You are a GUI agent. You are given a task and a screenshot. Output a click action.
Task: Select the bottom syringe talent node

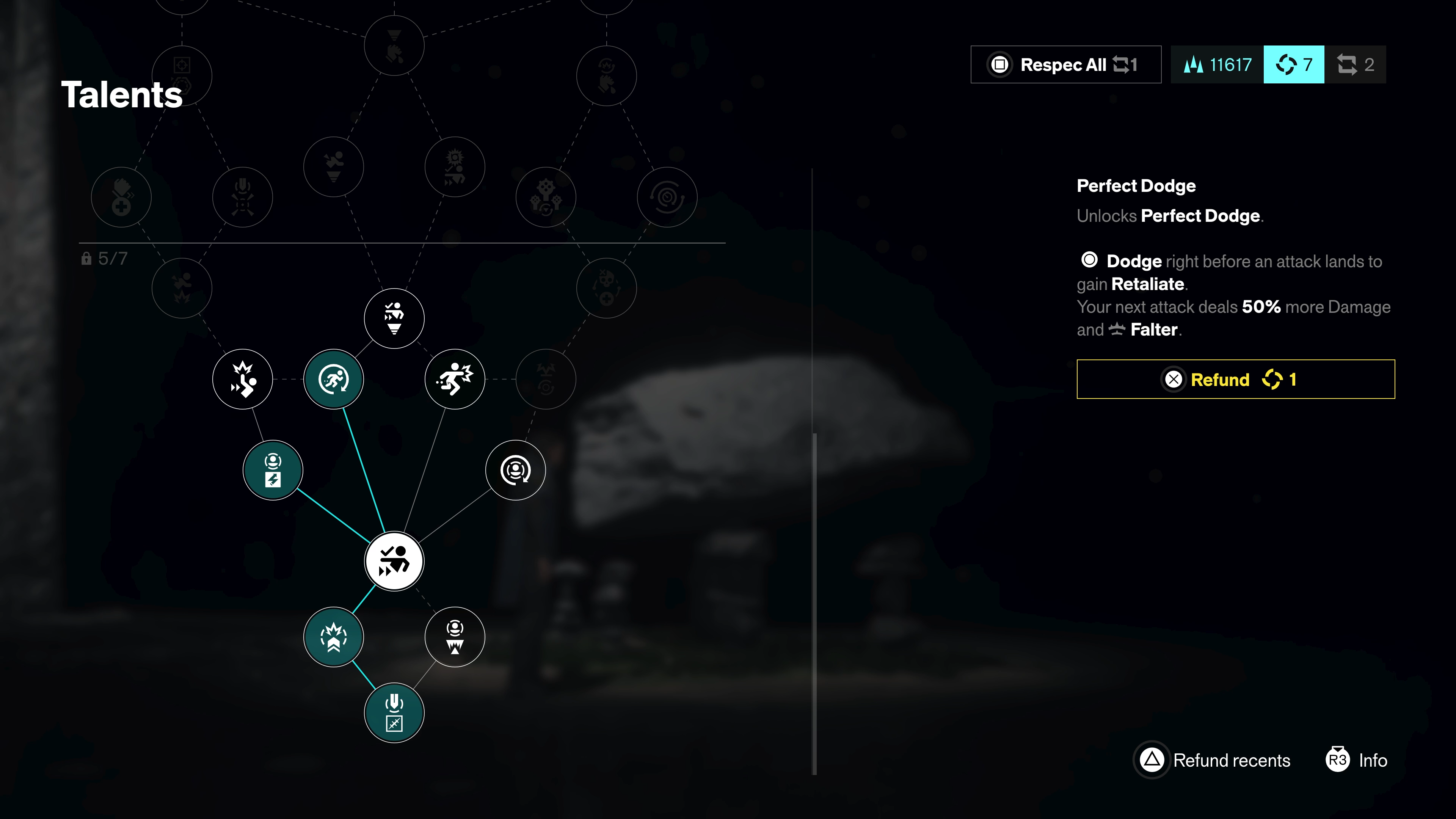[394, 713]
